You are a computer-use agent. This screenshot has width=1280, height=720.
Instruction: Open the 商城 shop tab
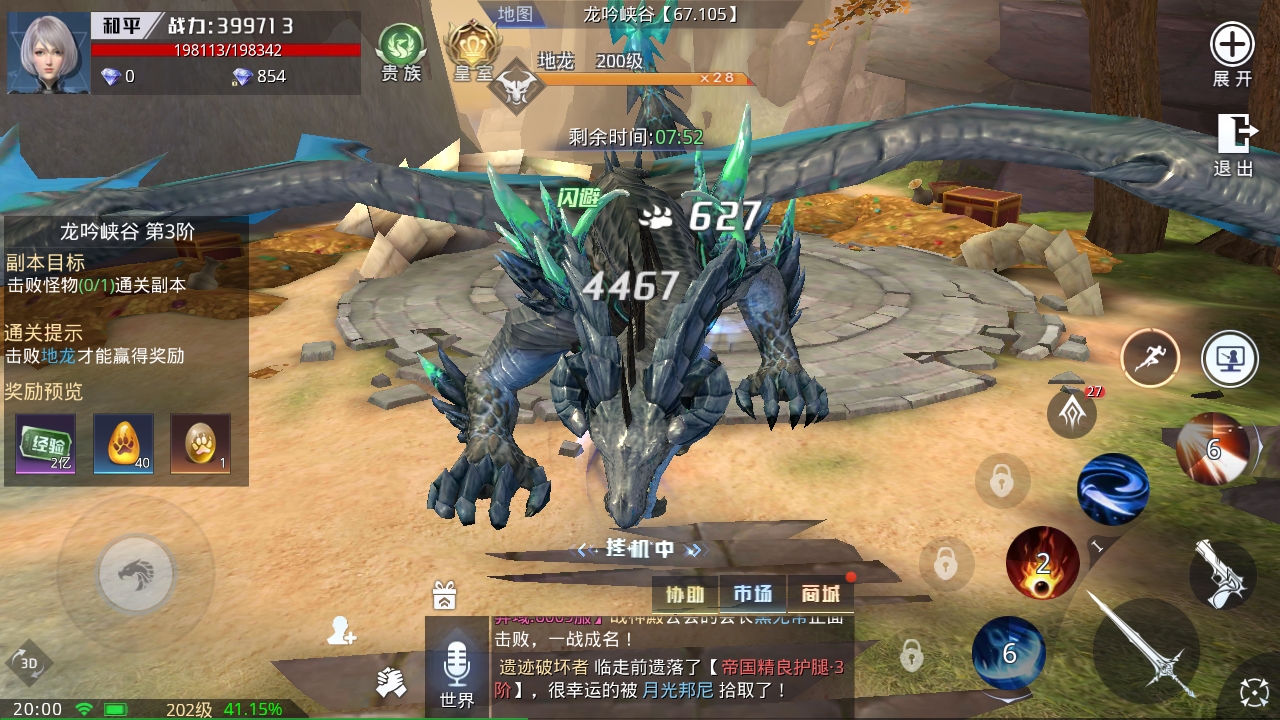tap(821, 595)
